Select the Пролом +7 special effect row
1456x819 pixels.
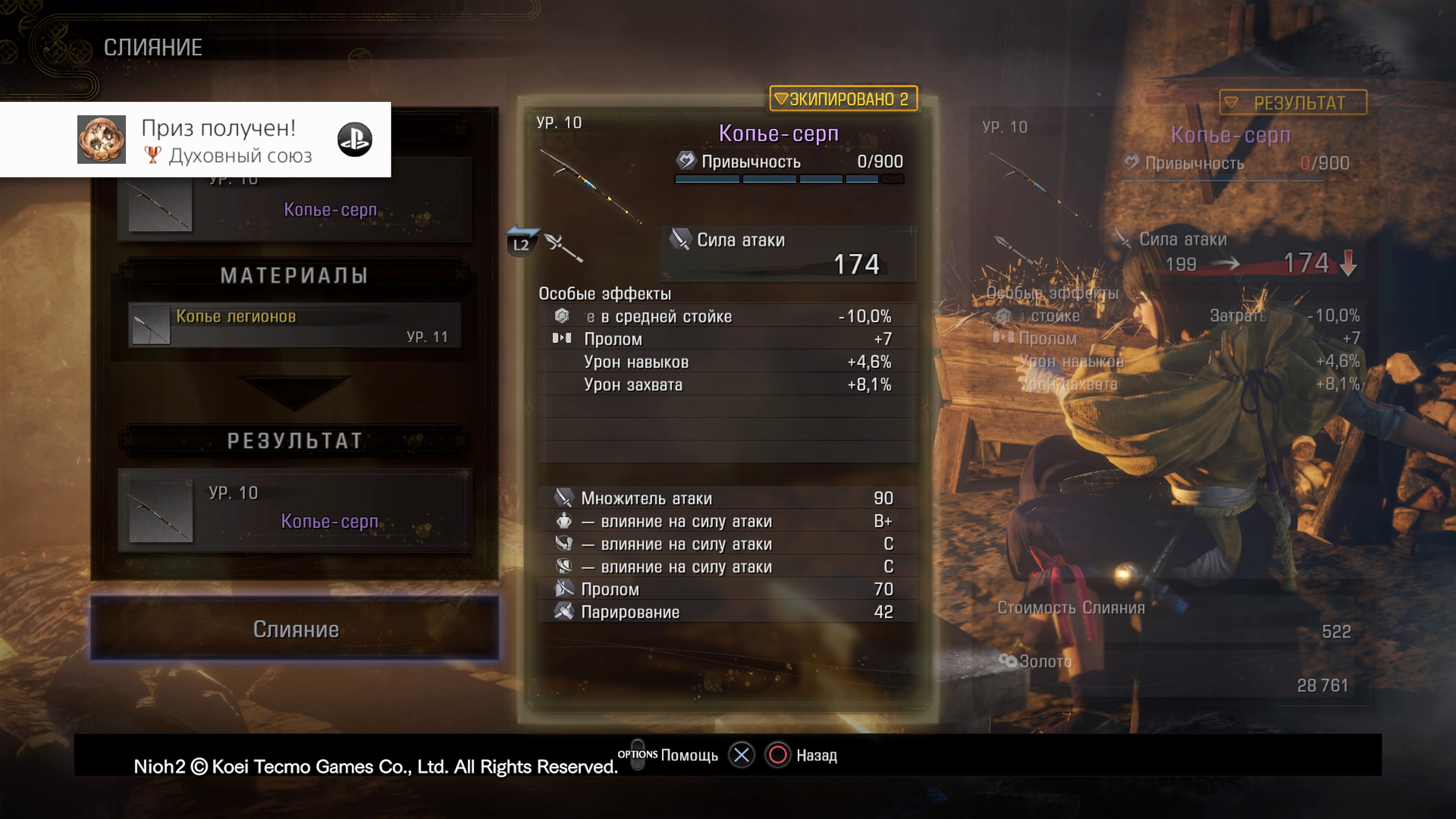click(727, 339)
